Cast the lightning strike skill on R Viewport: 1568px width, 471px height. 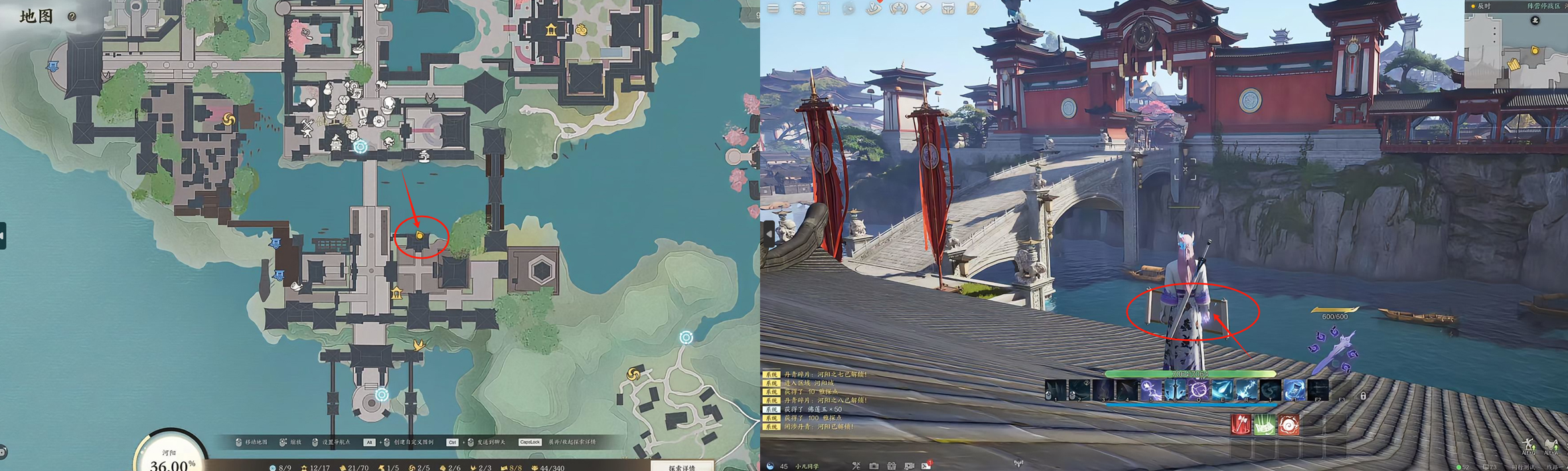[1246, 391]
